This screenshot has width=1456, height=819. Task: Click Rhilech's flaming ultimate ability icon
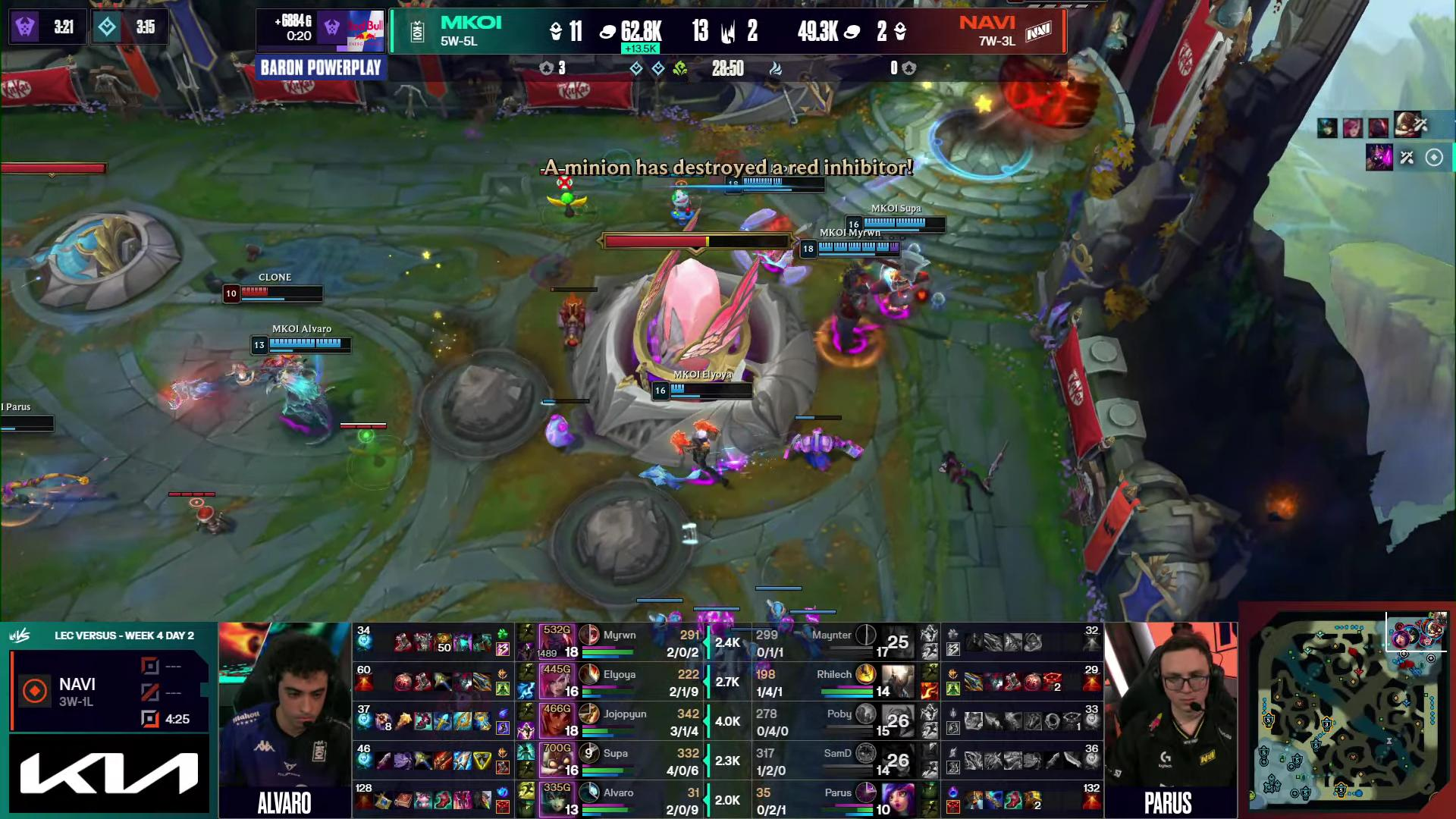click(x=930, y=692)
